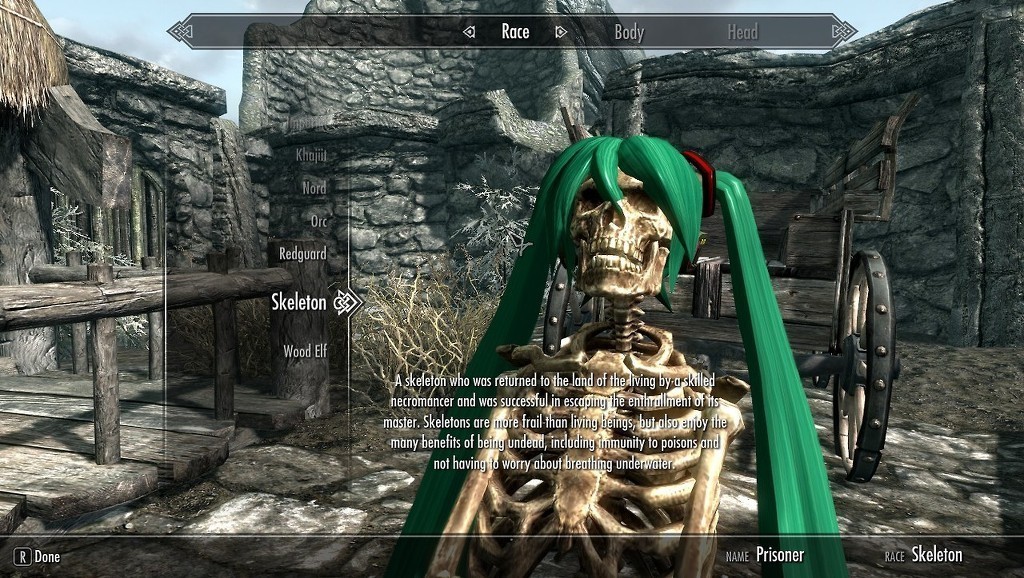Click the right arrow beside Race

pyautogui.click(x=561, y=32)
